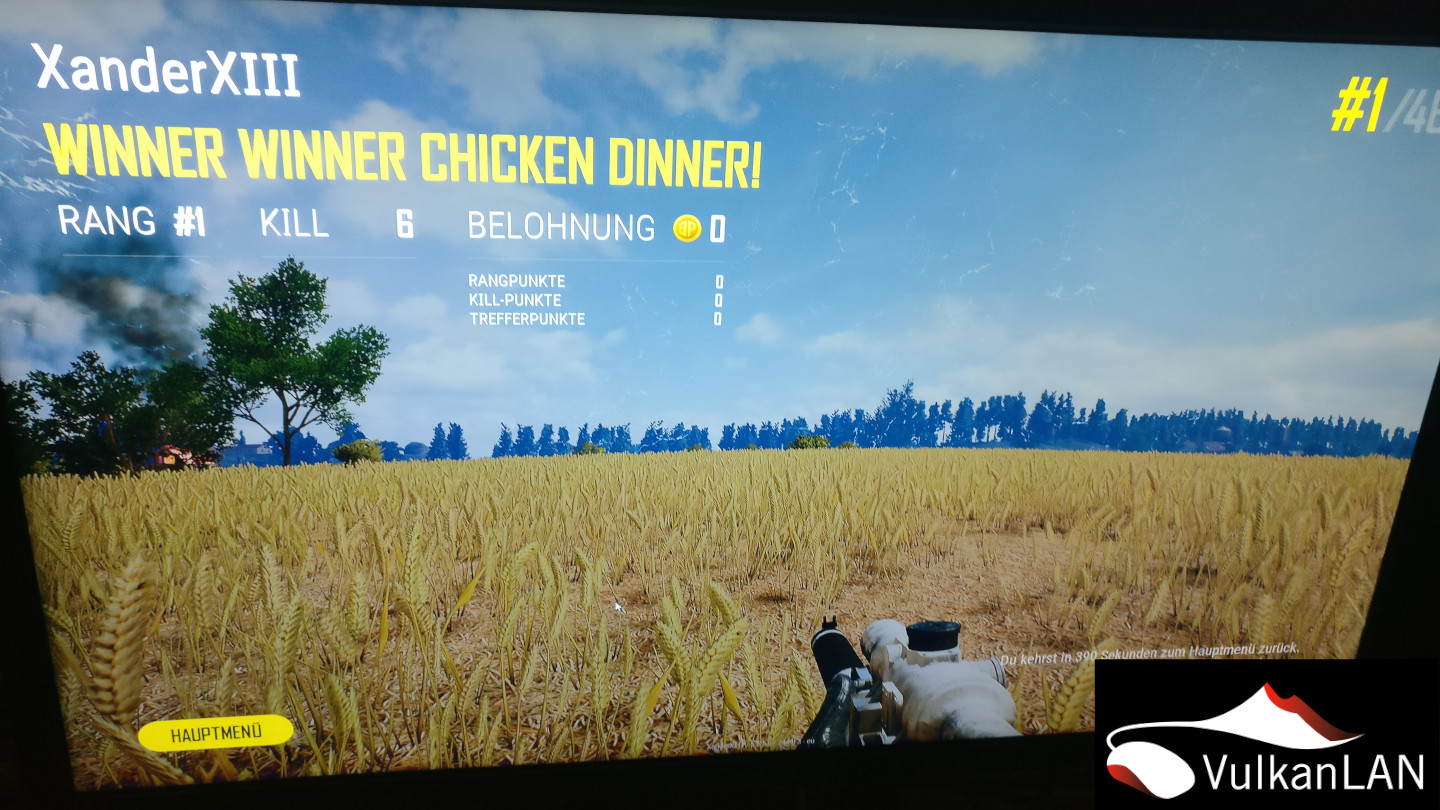Image resolution: width=1440 pixels, height=810 pixels.
Task: Click the RANG #1 label
Action: 130,223
